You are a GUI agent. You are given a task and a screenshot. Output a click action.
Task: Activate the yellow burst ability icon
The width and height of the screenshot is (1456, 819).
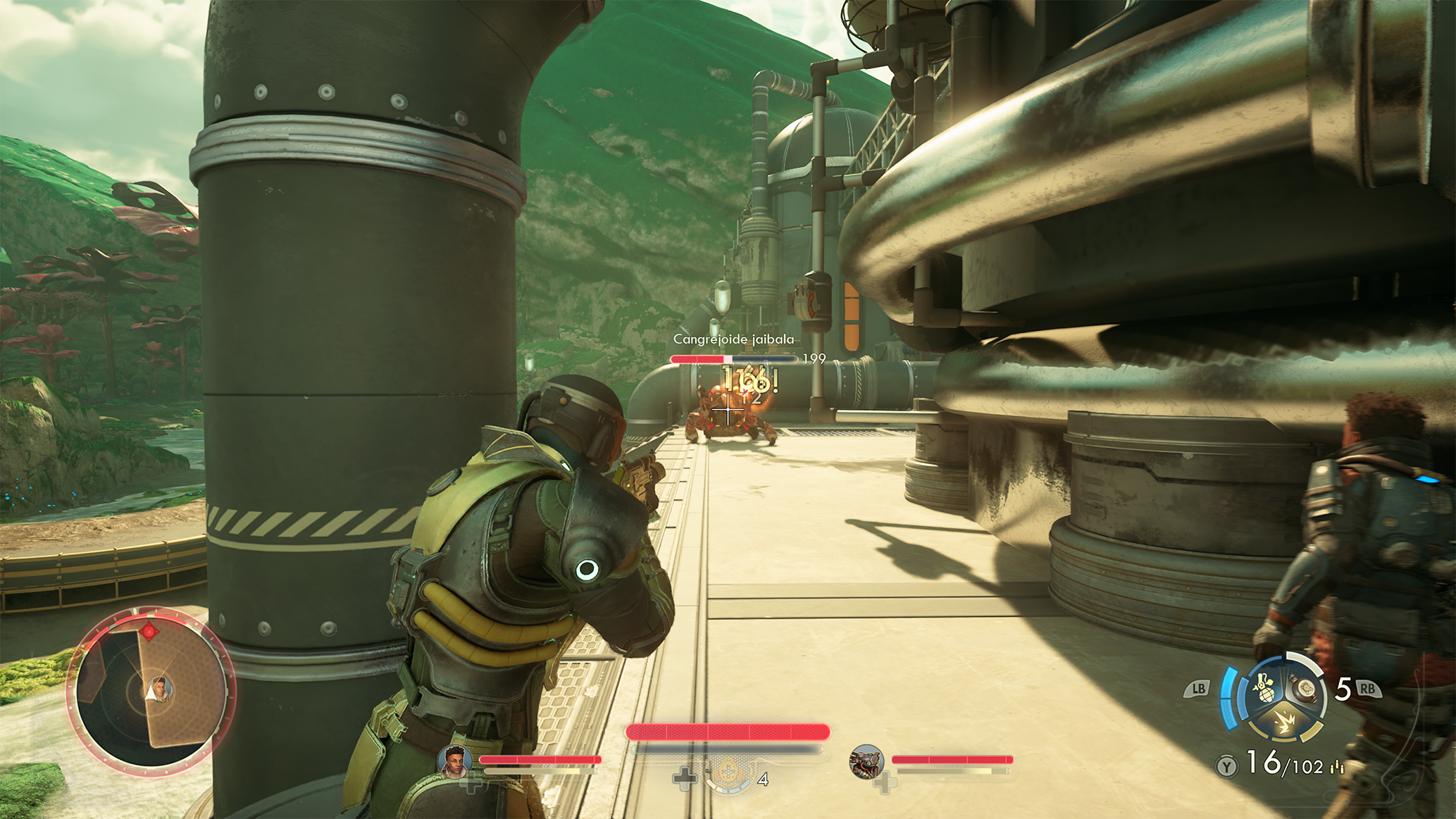[x=1285, y=723]
